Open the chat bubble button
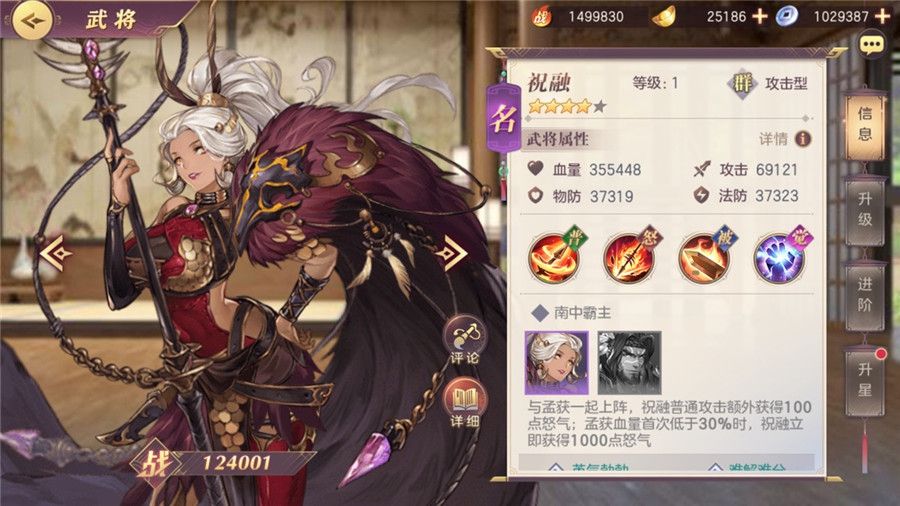Viewport: 900px width, 506px height. [x=873, y=45]
